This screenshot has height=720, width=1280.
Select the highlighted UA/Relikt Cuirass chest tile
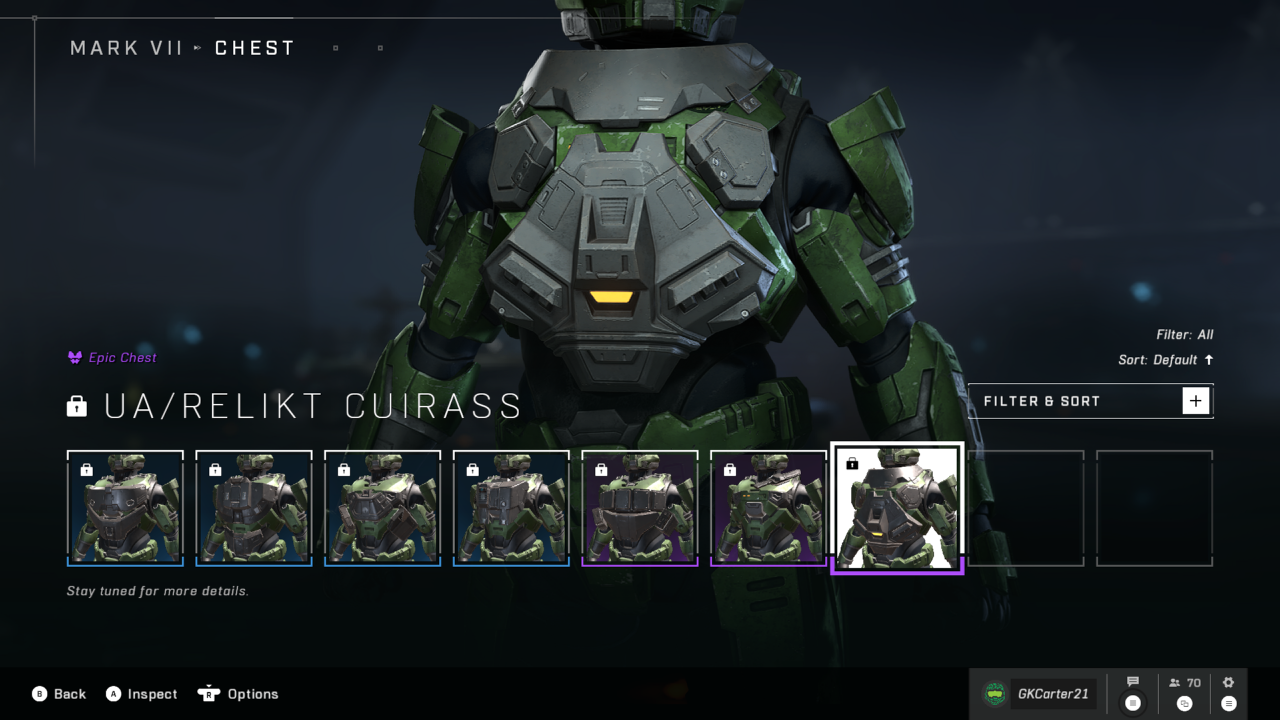897,507
